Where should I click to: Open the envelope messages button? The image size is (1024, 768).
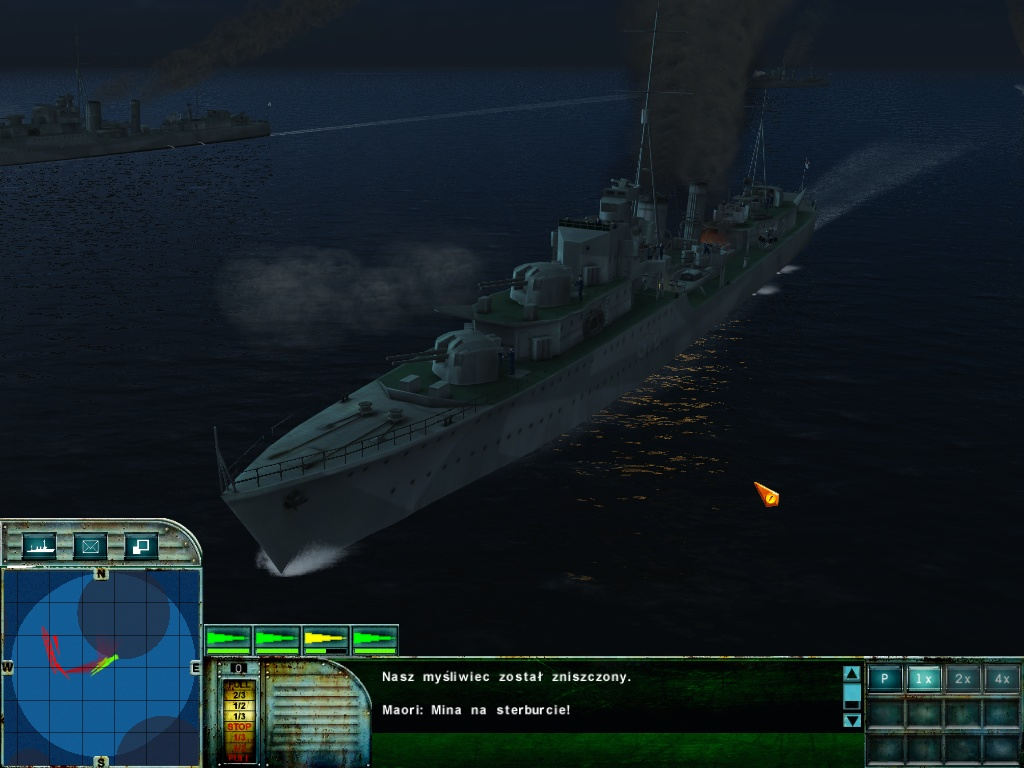pyautogui.click(x=90, y=546)
